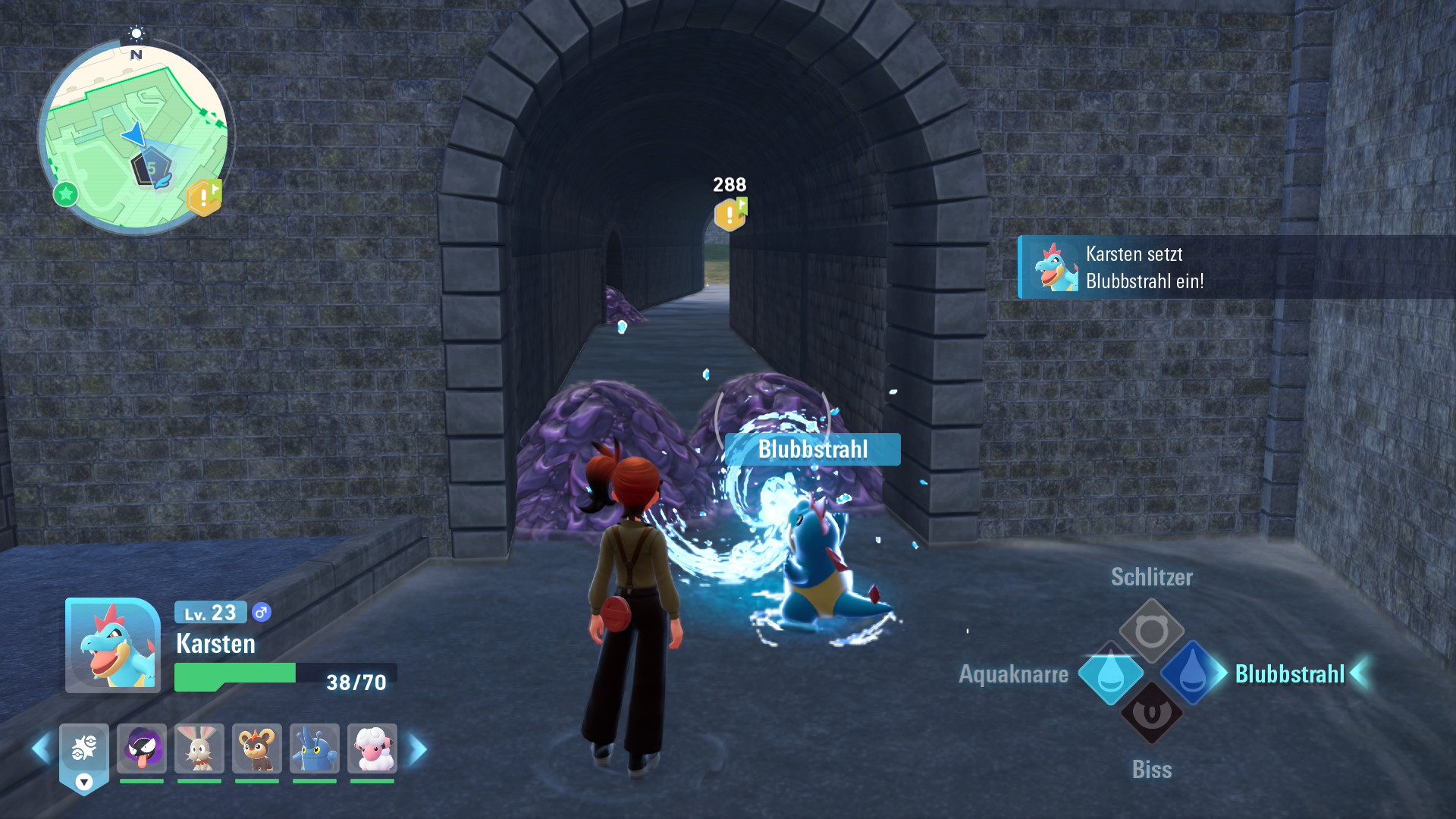Switch to Bunnelby in the party bar
The image size is (1456, 819).
(x=199, y=748)
